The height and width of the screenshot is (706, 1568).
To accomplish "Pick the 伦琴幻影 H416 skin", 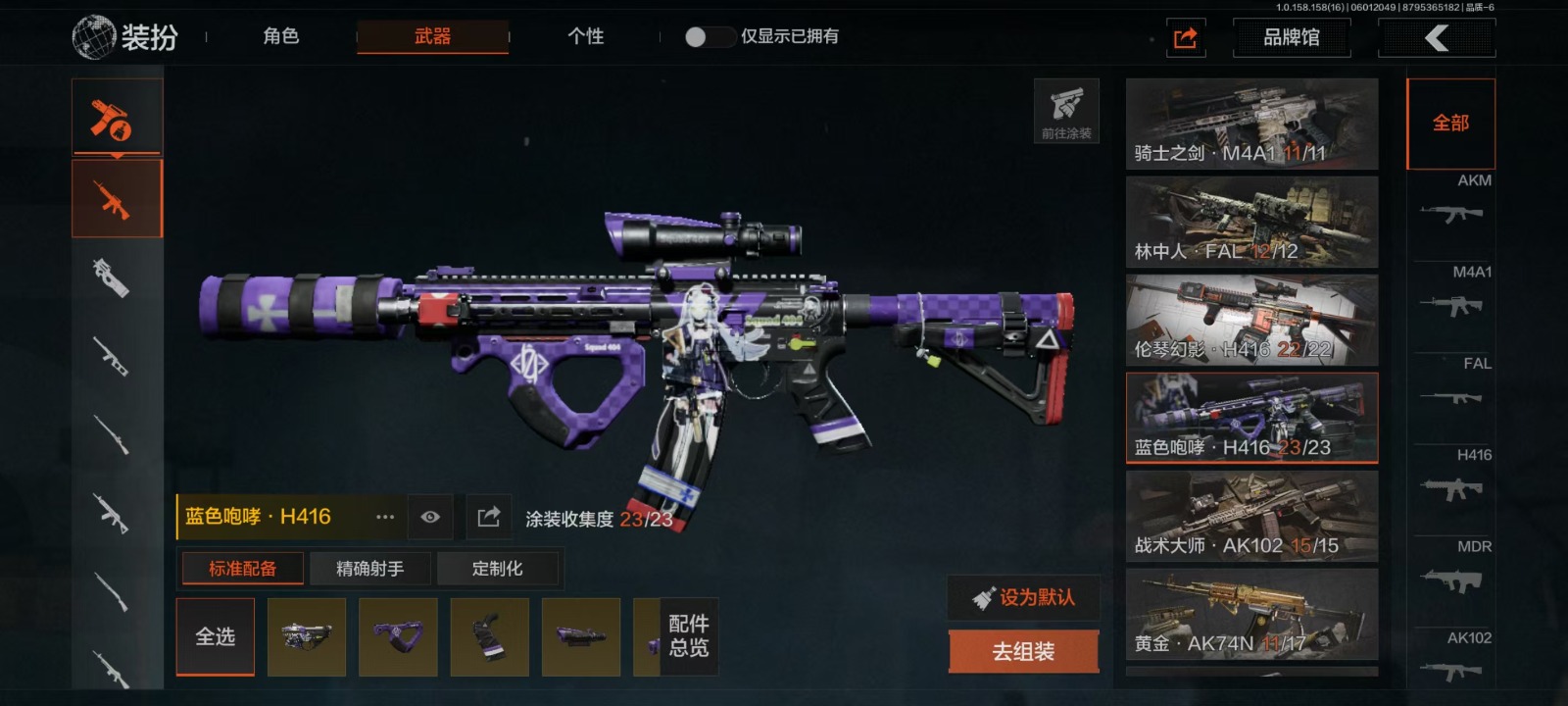I will (1251, 320).
